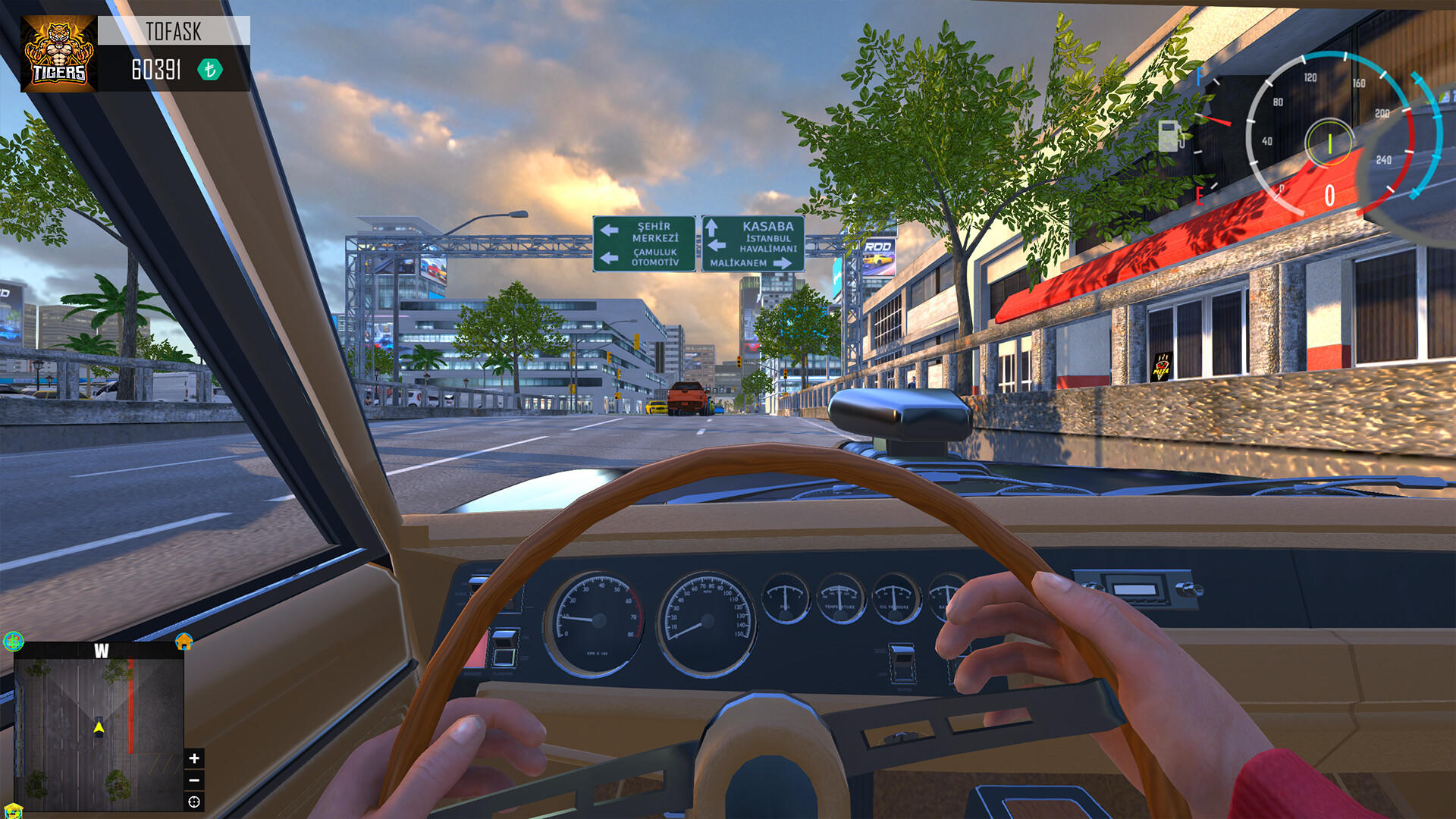The image size is (1456, 819).
Task: Toggle map follow mode with the crosshair button
Action: tap(194, 802)
